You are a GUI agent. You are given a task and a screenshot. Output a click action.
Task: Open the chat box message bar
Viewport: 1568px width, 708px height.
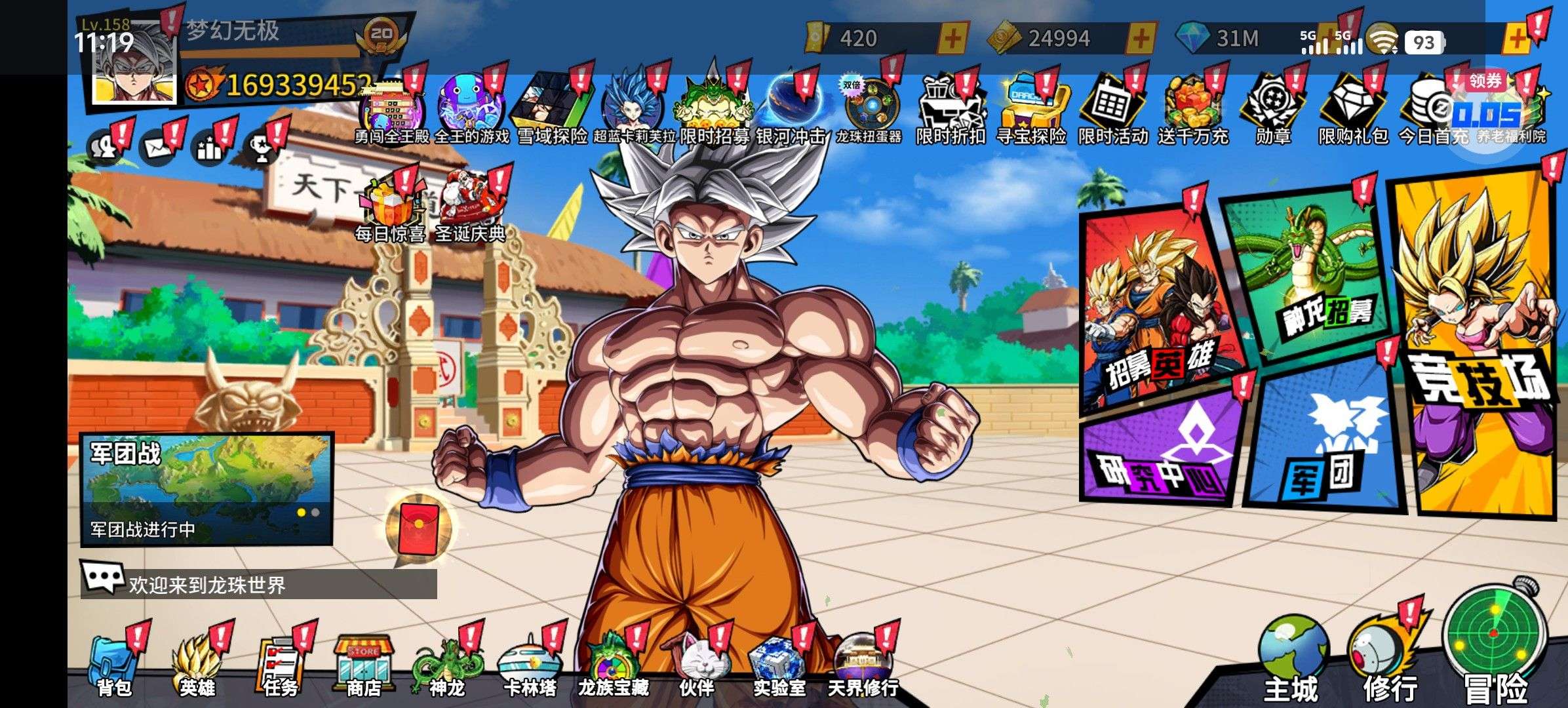click(x=259, y=583)
